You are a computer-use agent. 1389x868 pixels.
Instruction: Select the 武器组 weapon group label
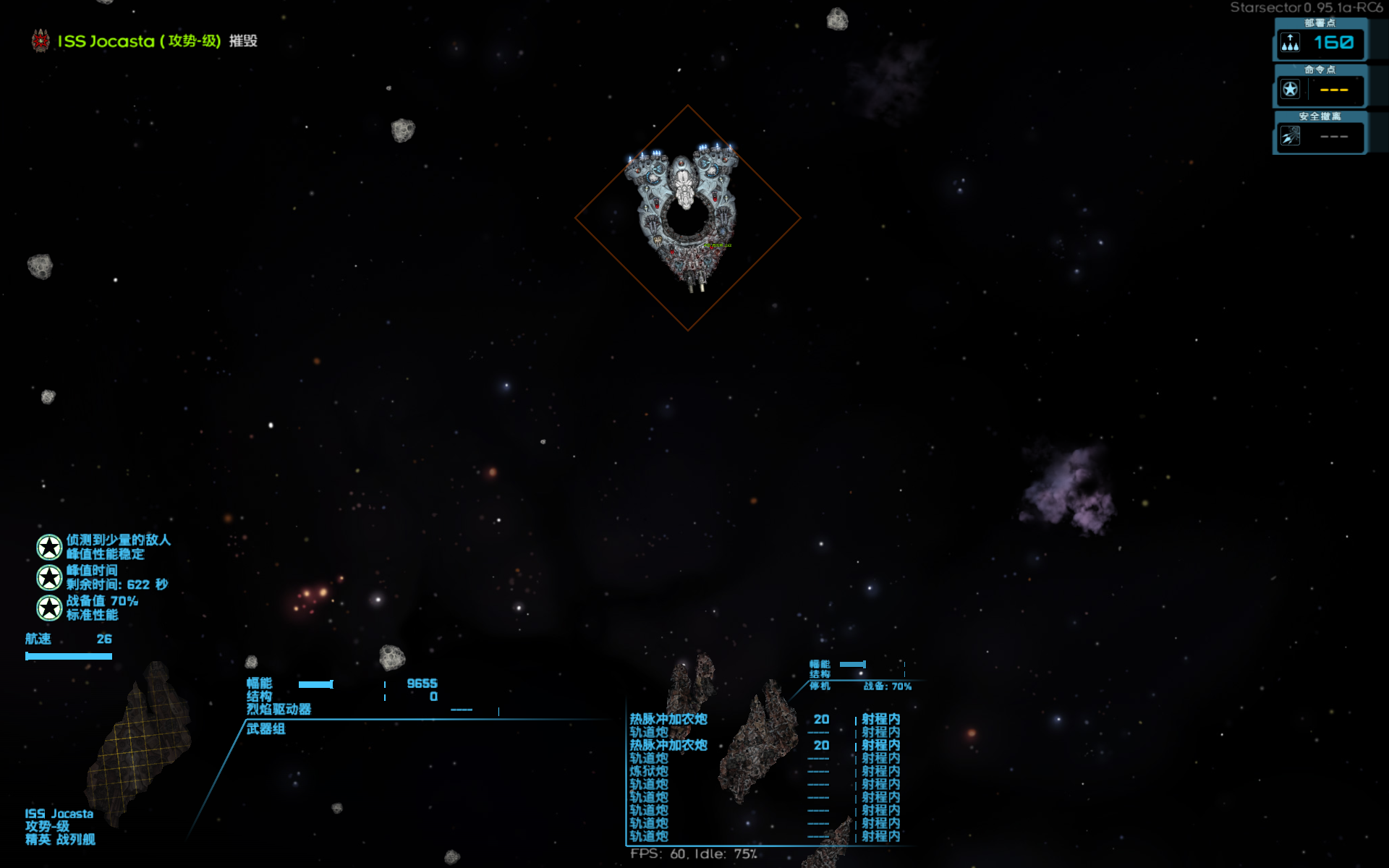(x=266, y=729)
